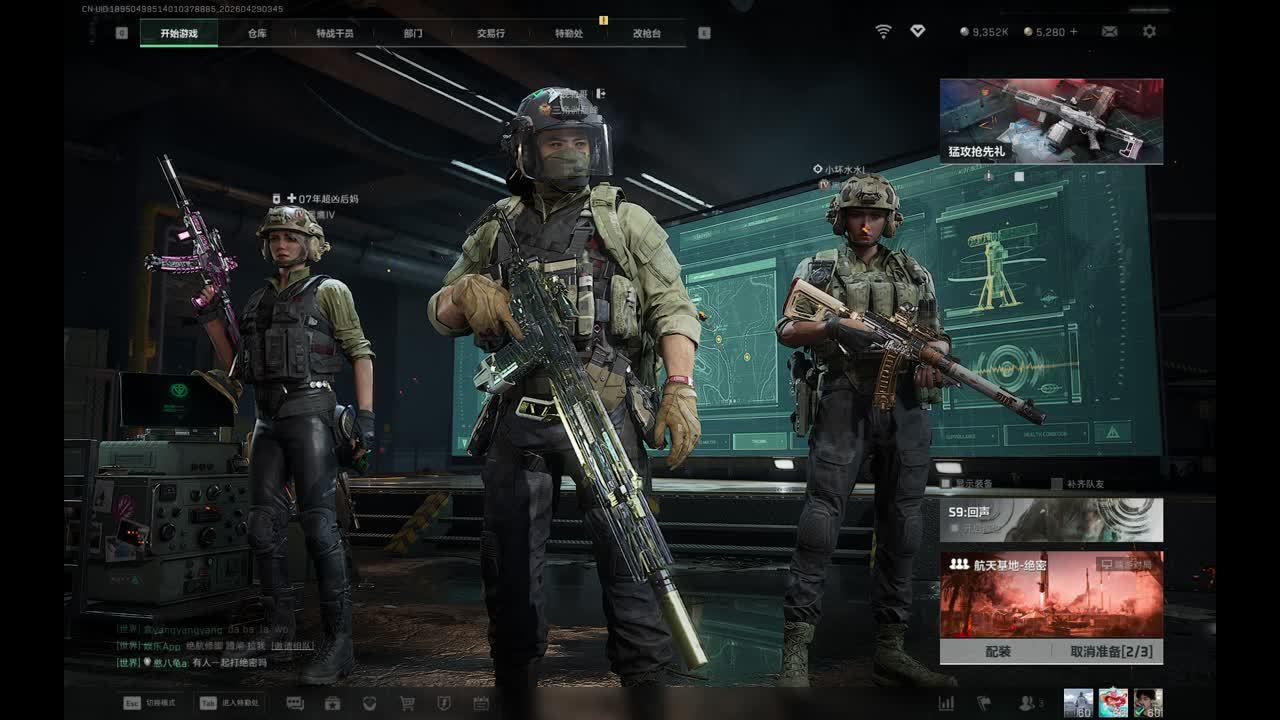The width and height of the screenshot is (1280, 720).
Task: Open the 配装 loadout button
Action: pos(998,652)
